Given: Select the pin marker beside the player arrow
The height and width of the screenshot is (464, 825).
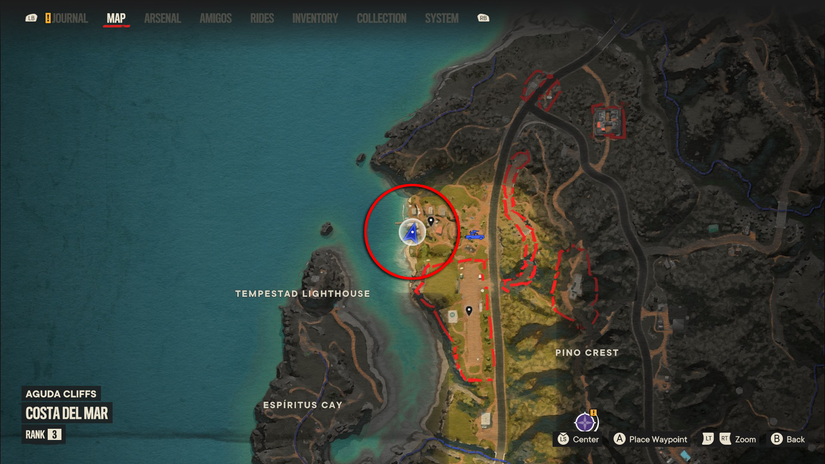Looking at the screenshot, I should pos(431,221).
